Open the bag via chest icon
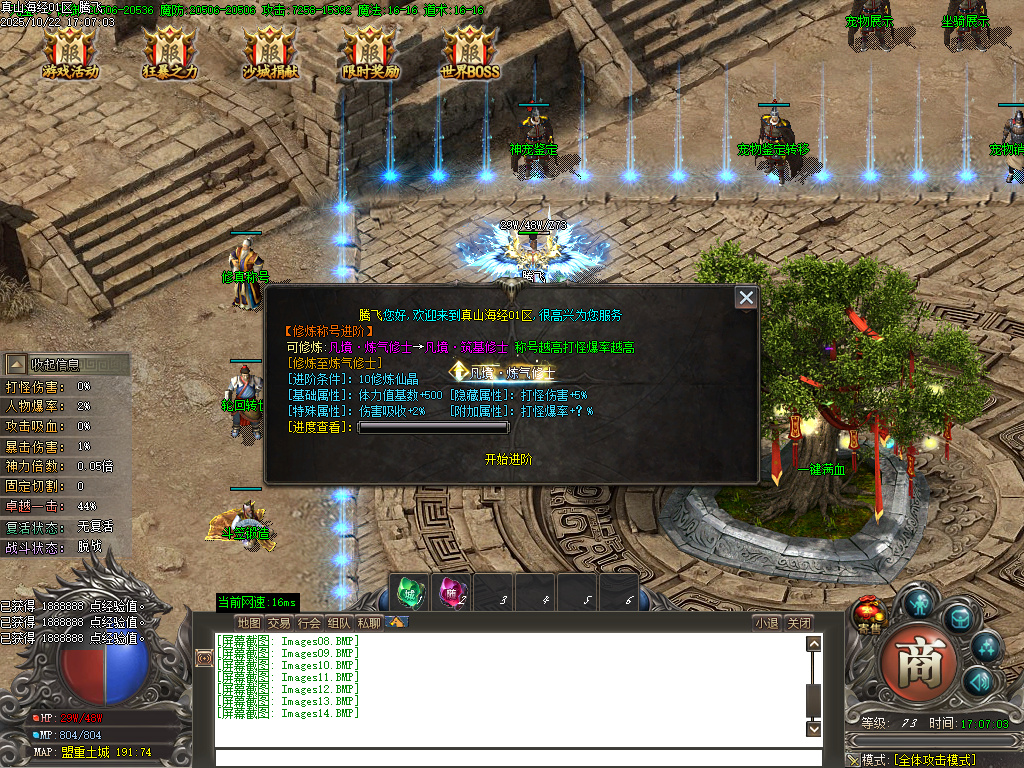Screen dimensions: 1024x768 point(960,618)
